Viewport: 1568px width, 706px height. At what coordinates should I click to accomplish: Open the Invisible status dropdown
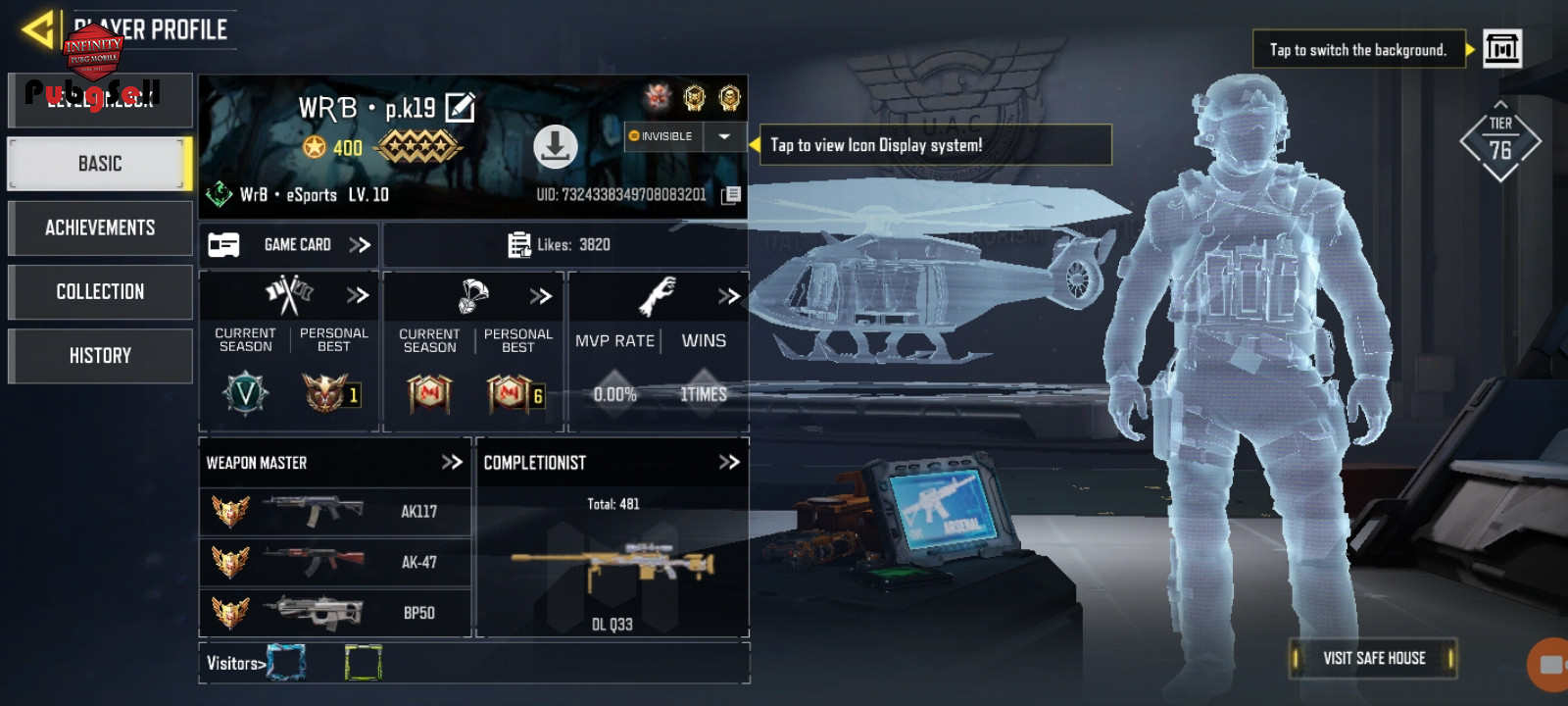tap(724, 136)
